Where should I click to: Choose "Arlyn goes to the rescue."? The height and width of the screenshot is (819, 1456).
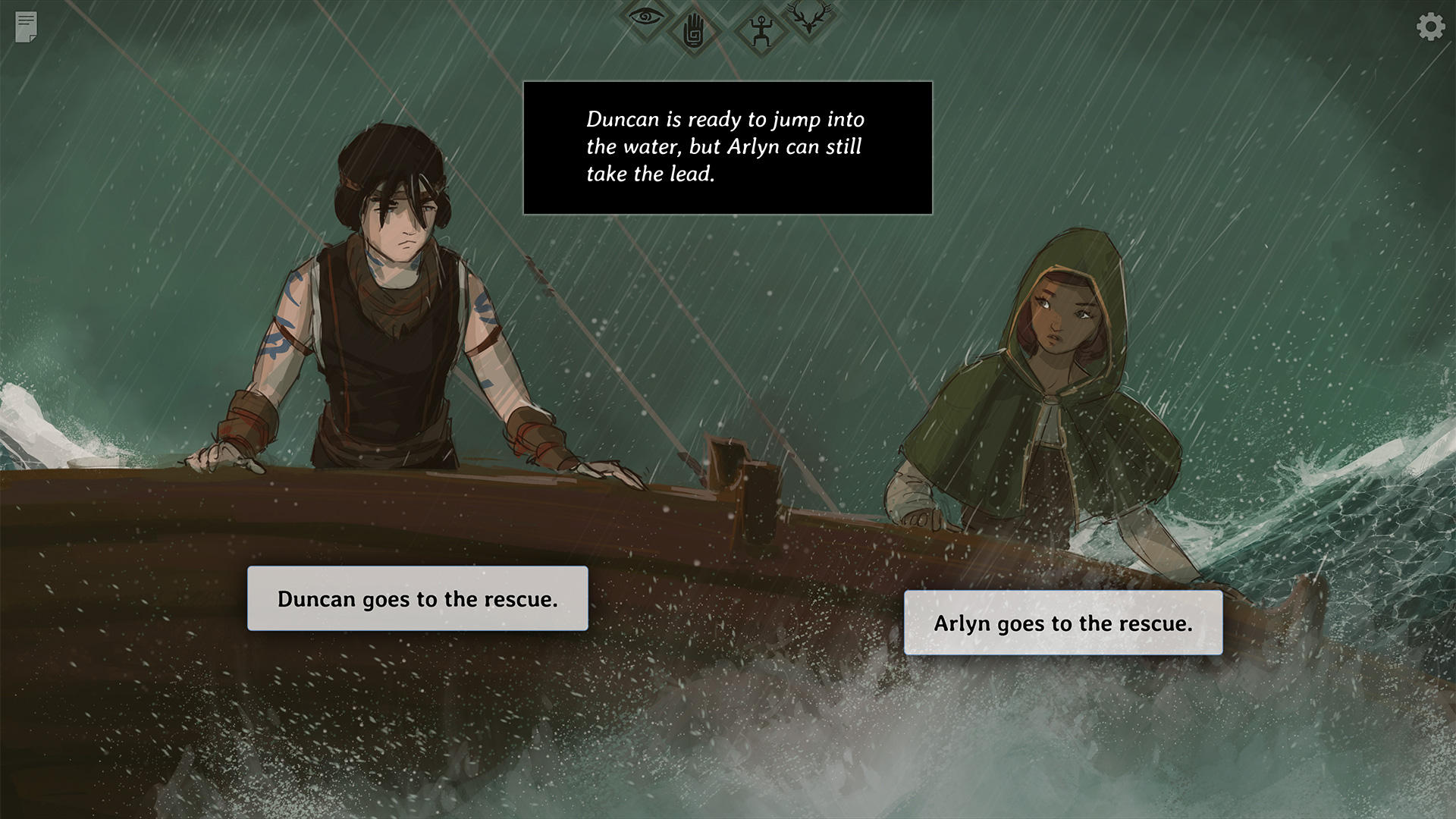(x=1063, y=623)
